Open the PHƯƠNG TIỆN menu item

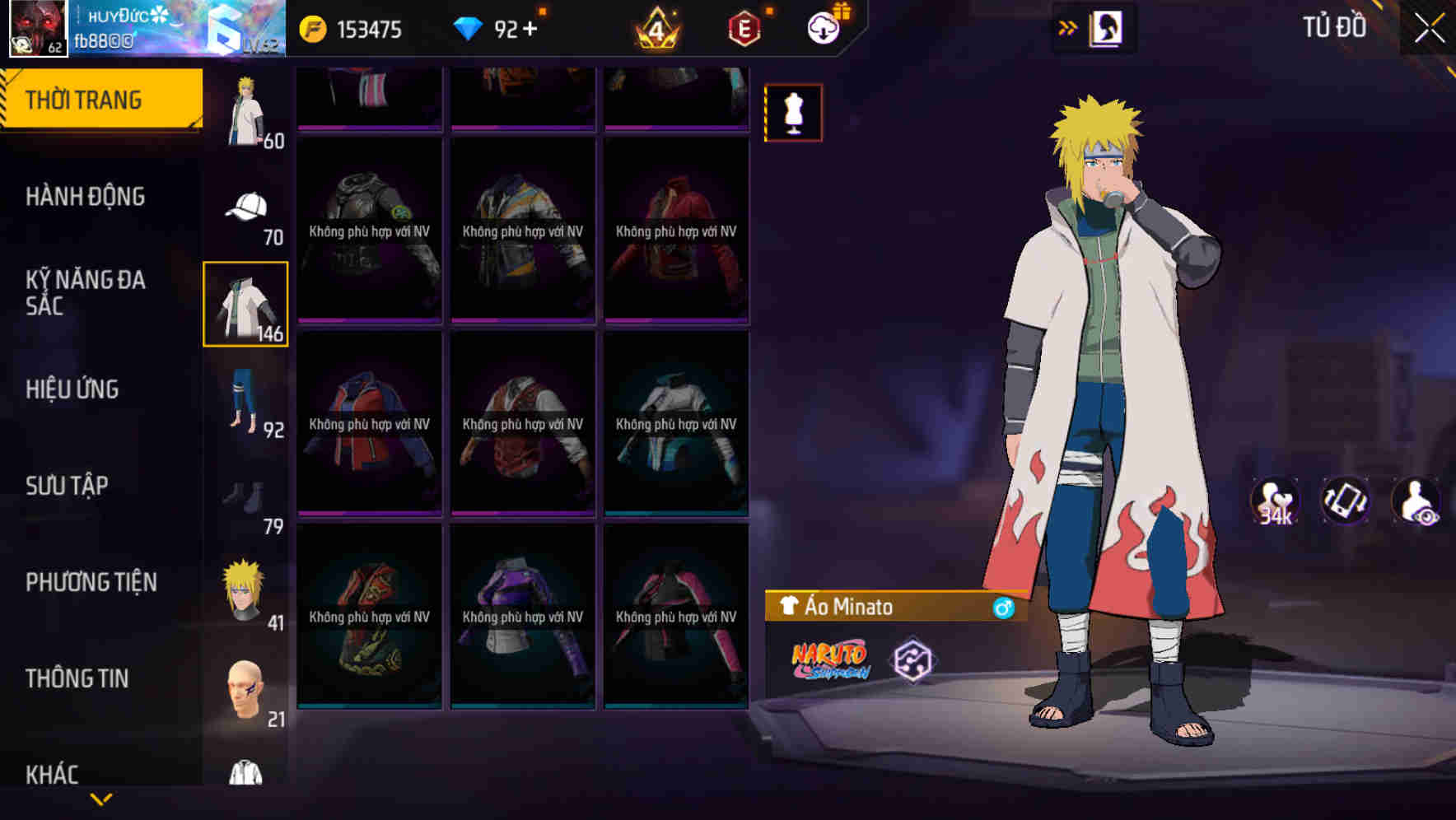point(91,582)
